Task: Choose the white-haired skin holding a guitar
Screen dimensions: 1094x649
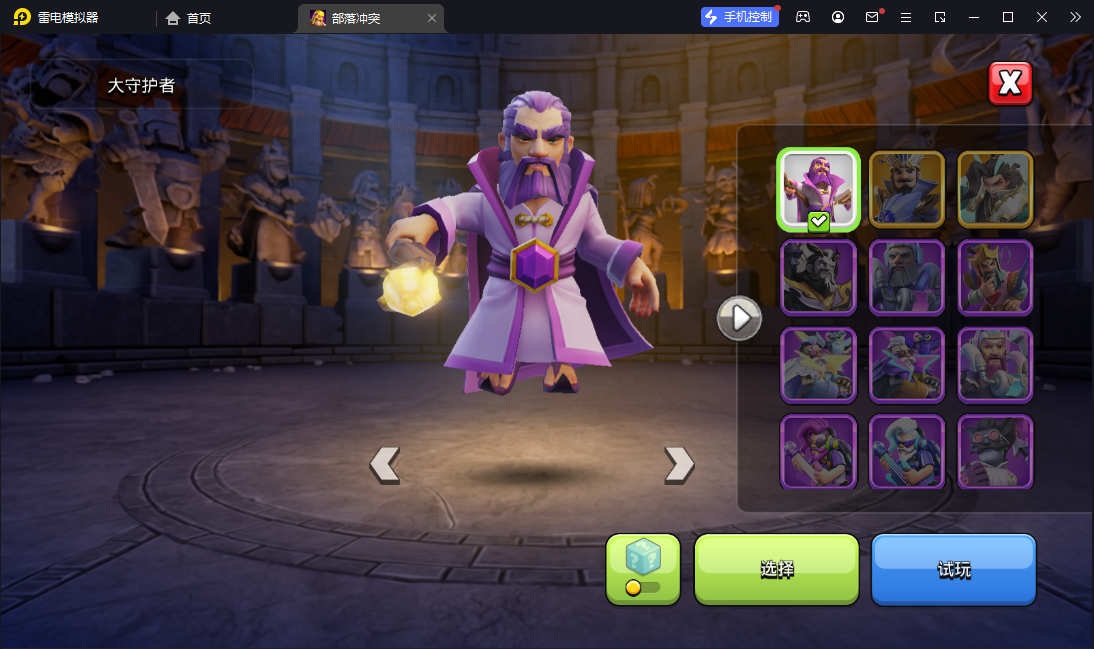Action: click(x=907, y=452)
